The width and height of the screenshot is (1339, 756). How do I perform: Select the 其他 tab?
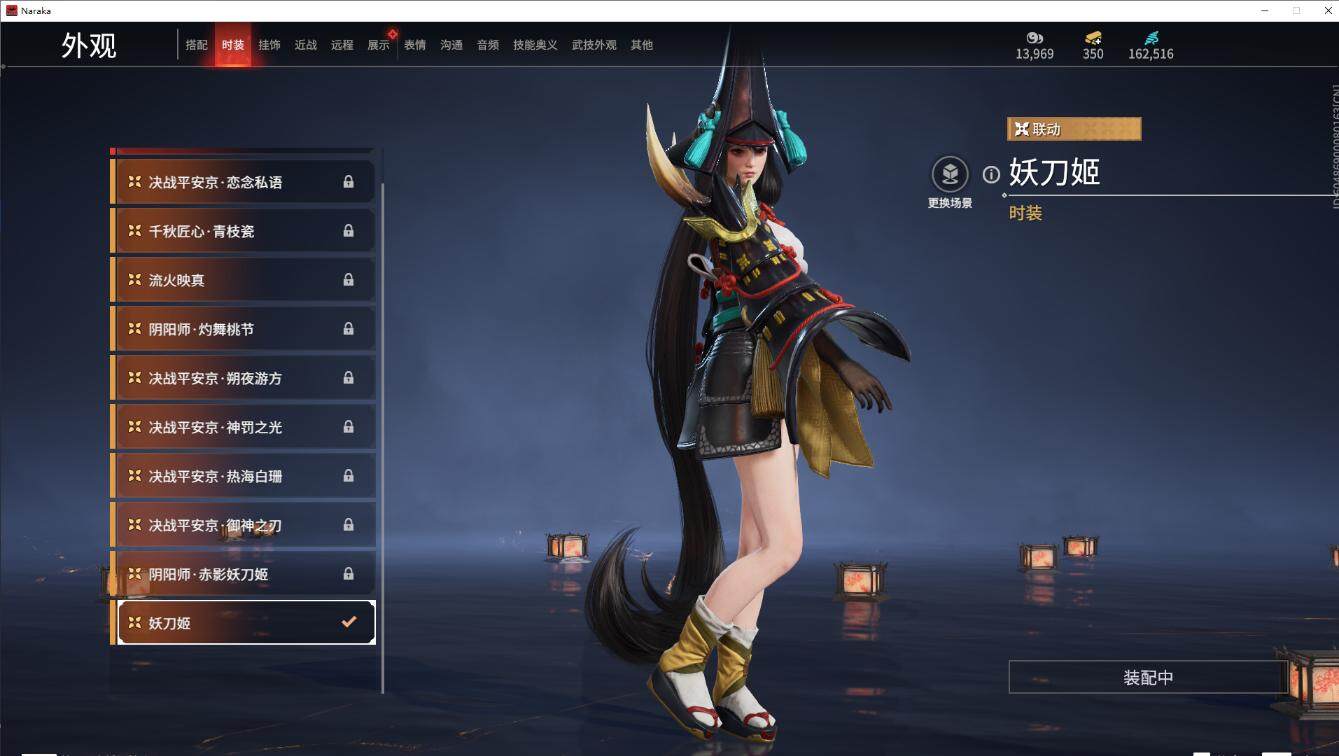(642, 45)
